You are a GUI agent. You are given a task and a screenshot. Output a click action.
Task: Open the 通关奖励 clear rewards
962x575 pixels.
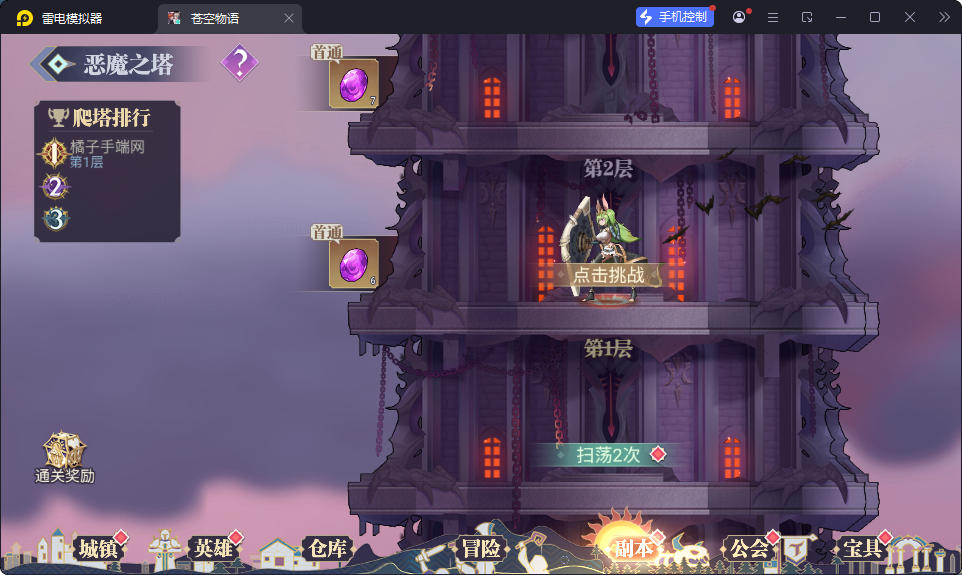click(x=65, y=458)
